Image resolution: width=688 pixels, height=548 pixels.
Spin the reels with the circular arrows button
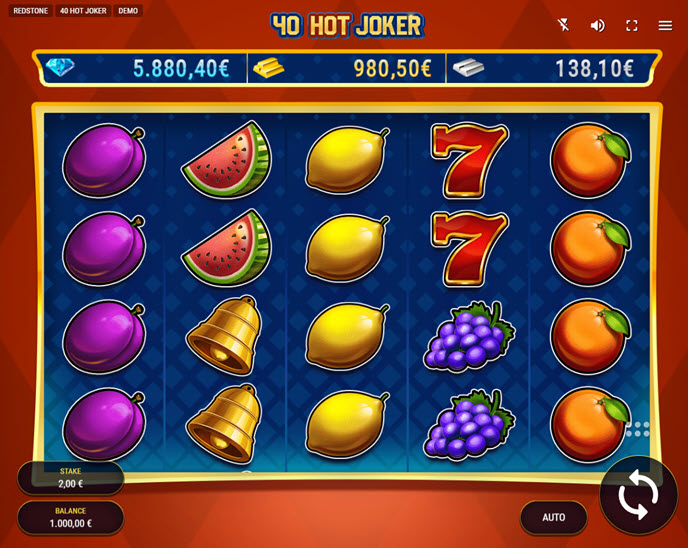pyautogui.click(x=638, y=495)
